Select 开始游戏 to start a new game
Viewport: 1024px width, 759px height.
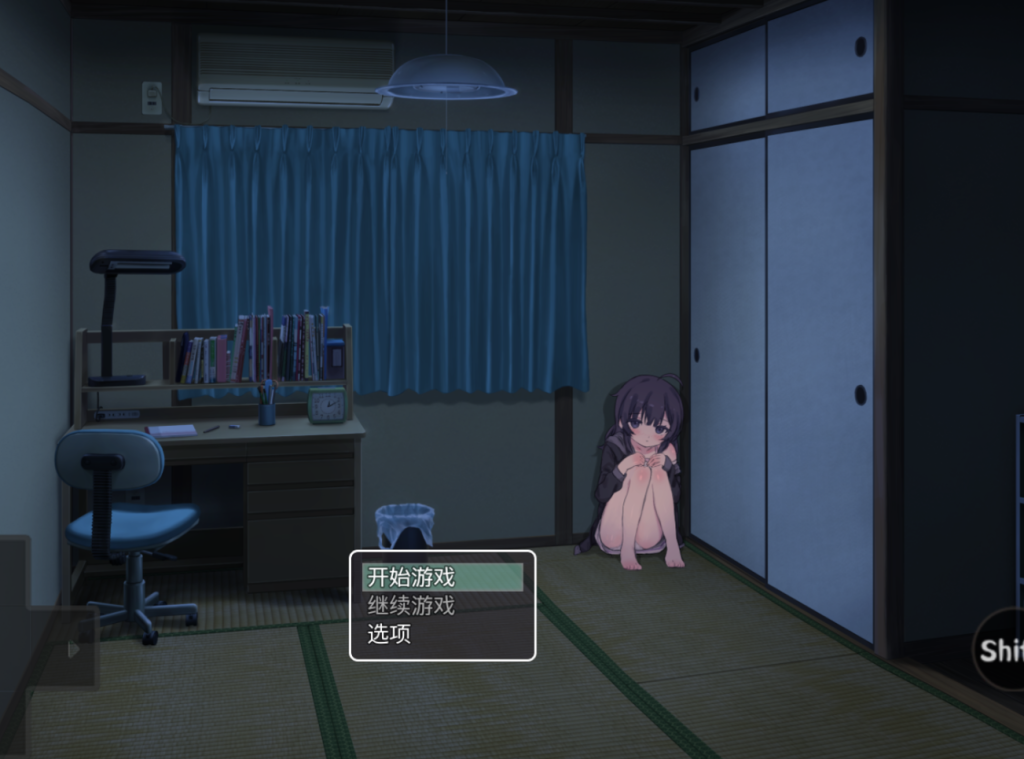coord(442,577)
